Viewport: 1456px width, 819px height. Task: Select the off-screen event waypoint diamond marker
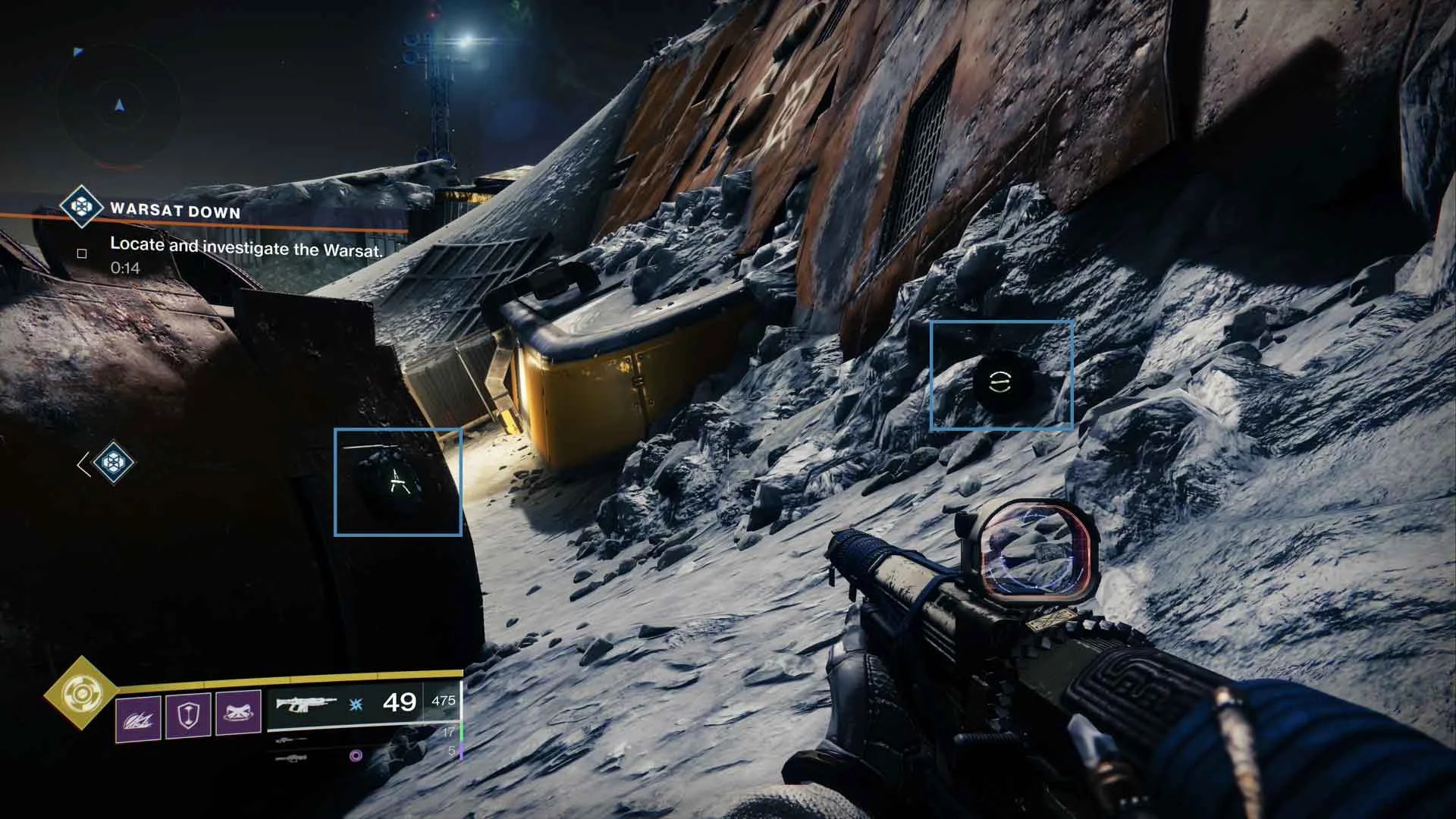115,463
